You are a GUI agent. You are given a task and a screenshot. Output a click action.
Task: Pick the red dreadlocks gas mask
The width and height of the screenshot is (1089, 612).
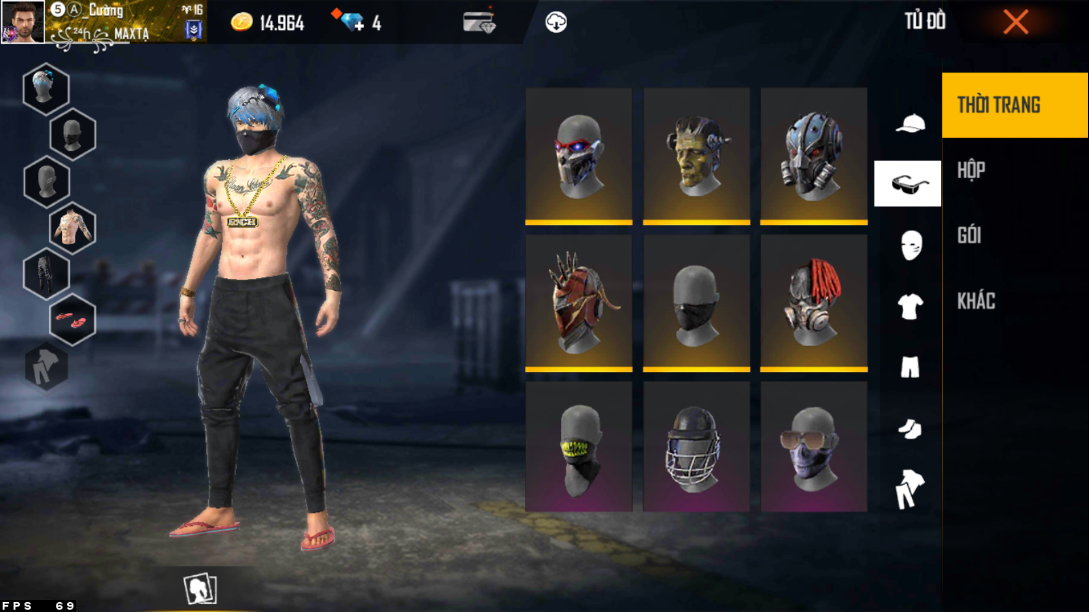[813, 302]
